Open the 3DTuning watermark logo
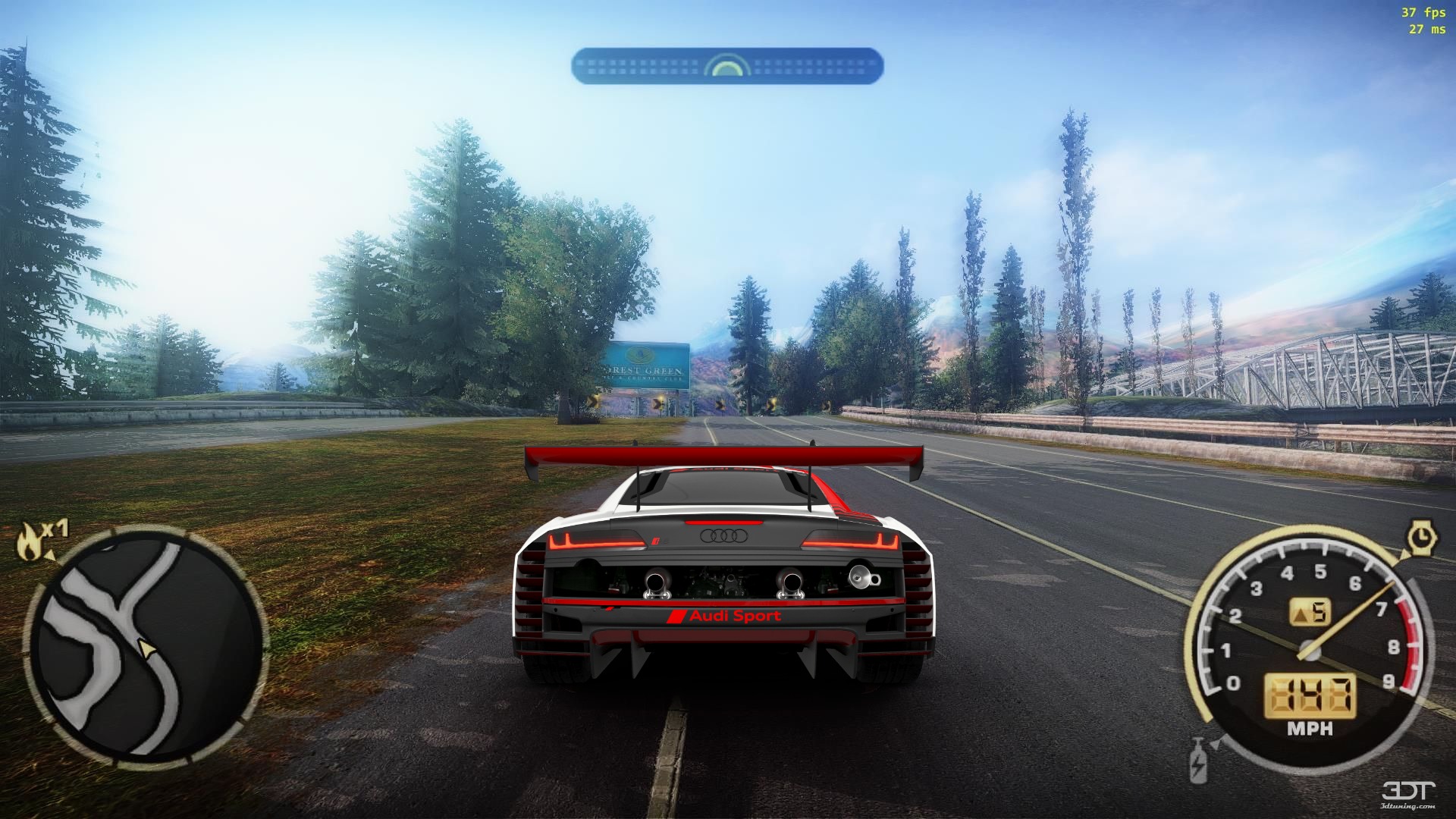This screenshot has width=1456, height=819. point(1408,793)
